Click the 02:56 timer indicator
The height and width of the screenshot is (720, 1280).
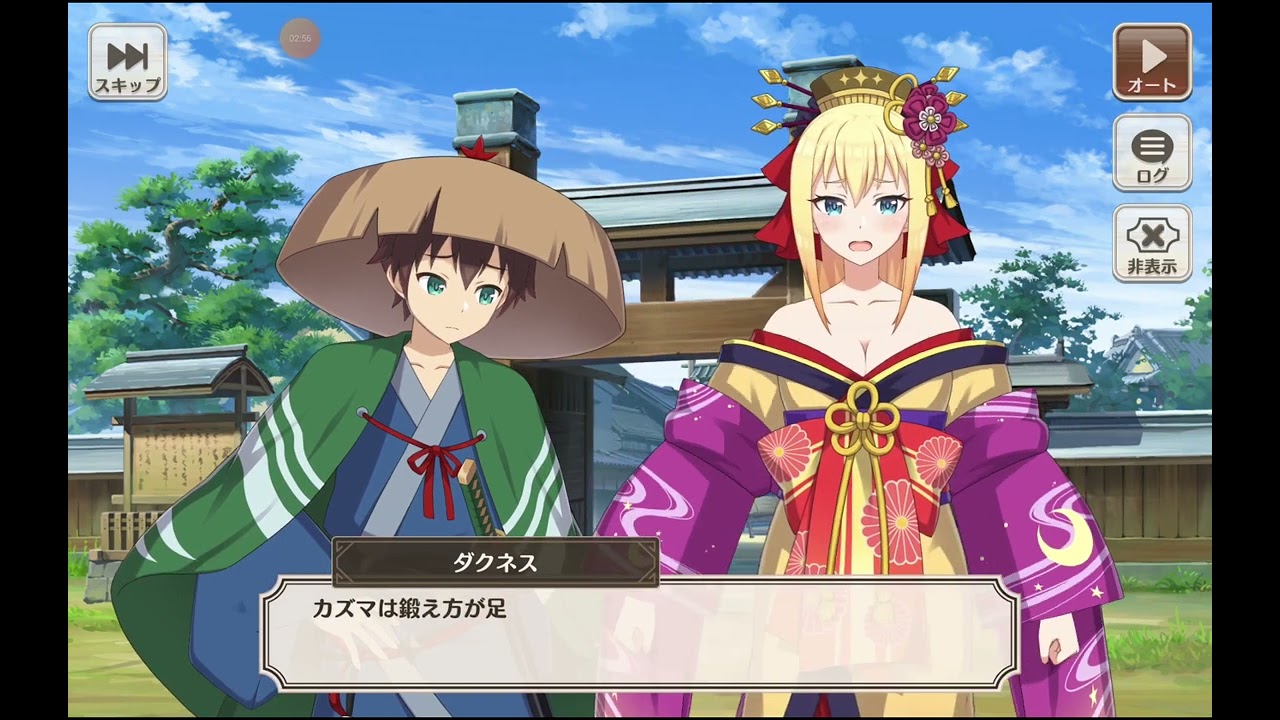302,38
